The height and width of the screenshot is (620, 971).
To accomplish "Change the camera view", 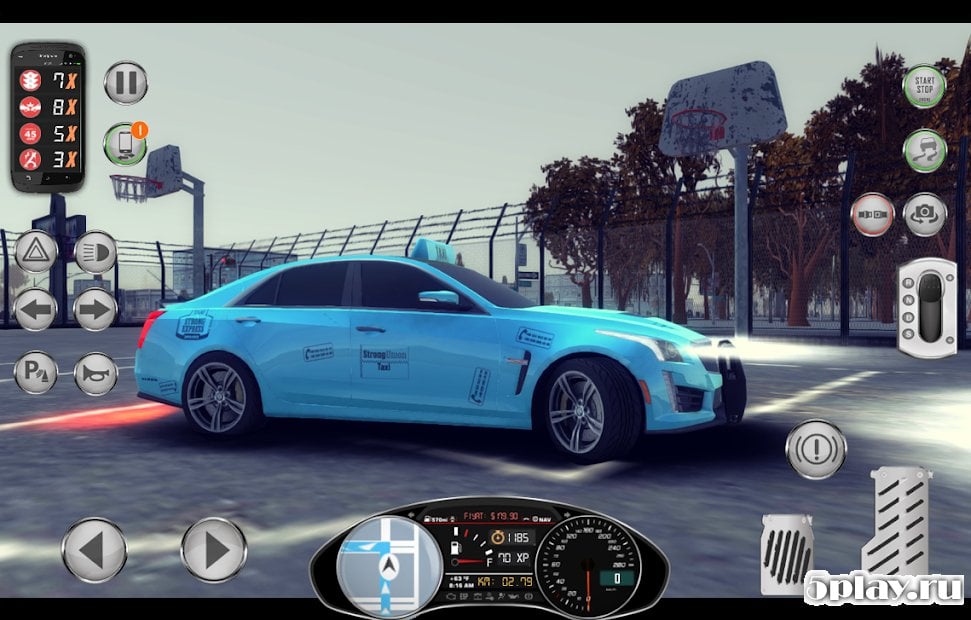I will click(x=925, y=214).
